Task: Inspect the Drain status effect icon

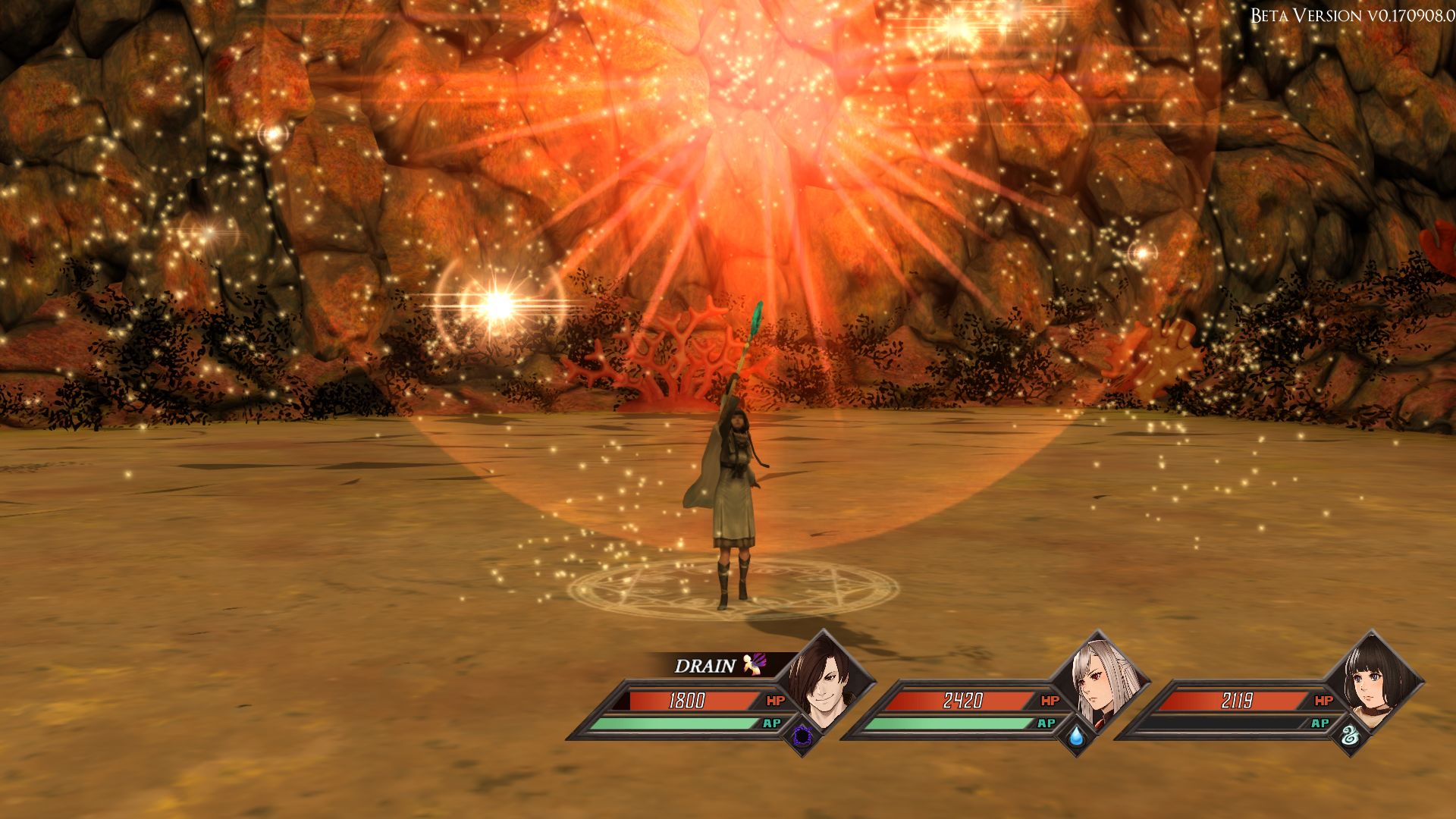Action: [x=755, y=664]
